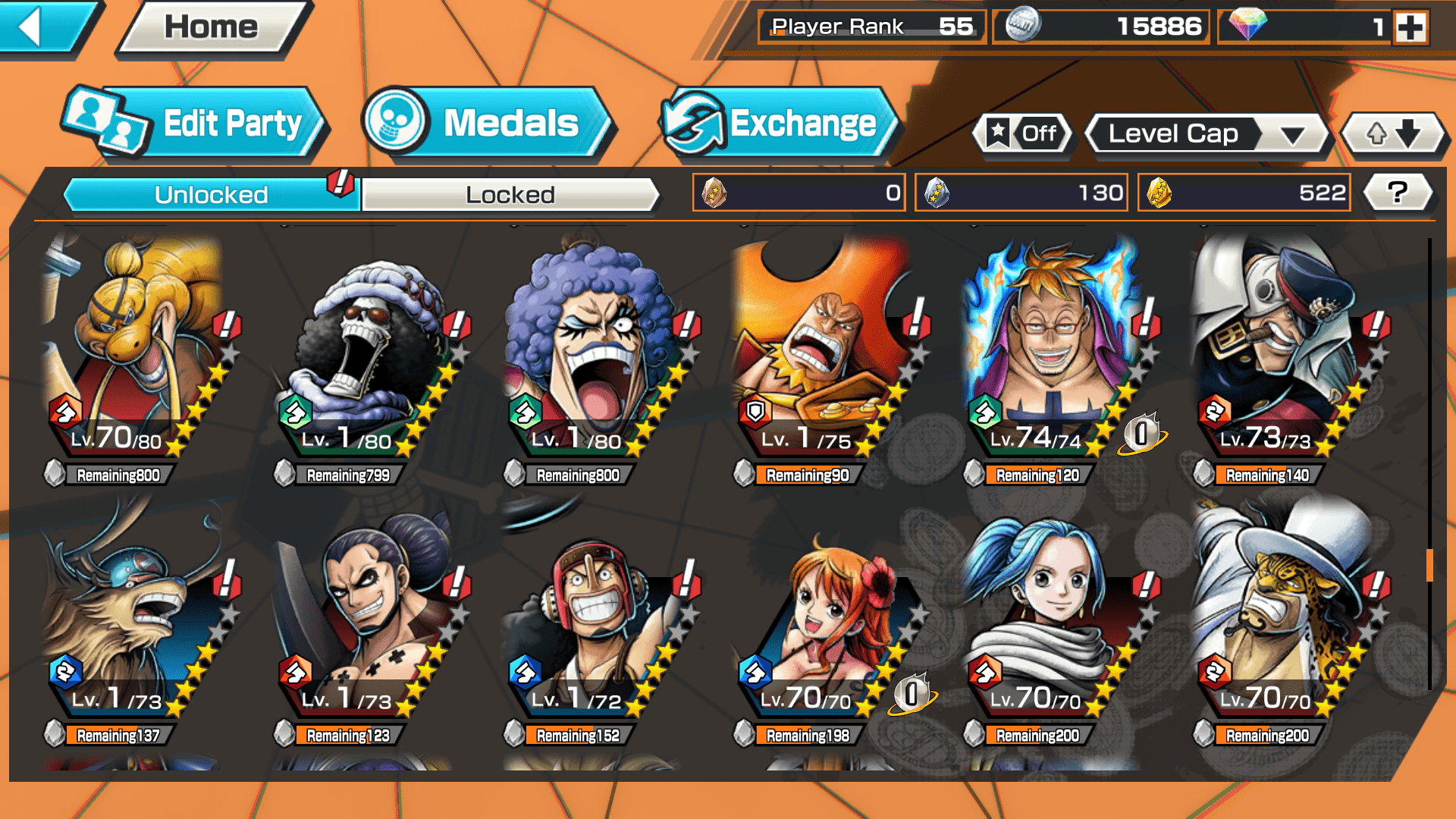Switch to the Locked tab
This screenshot has width=1456, height=819.
click(510, 195)
